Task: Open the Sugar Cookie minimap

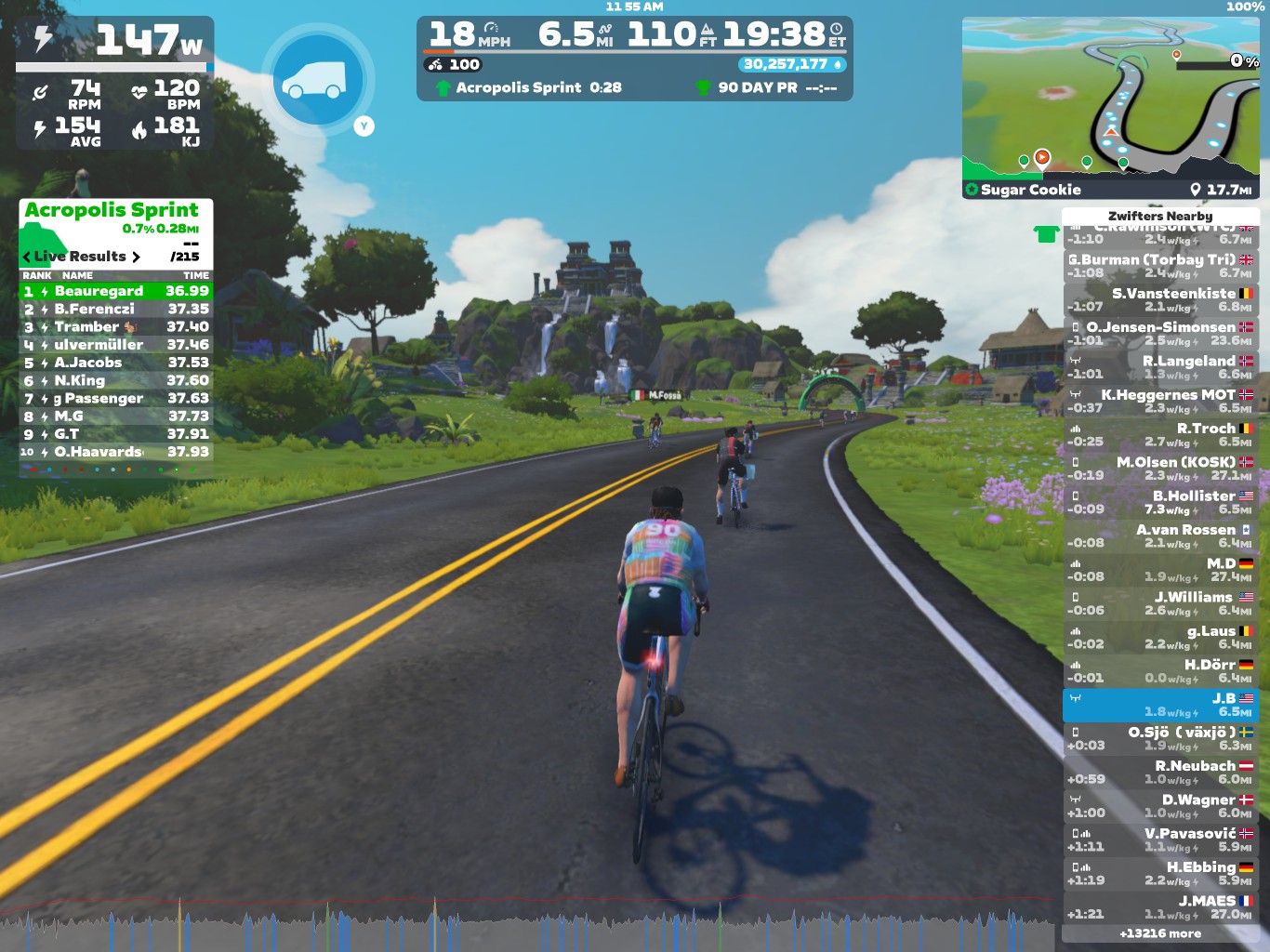Action: coord(1111,107)
